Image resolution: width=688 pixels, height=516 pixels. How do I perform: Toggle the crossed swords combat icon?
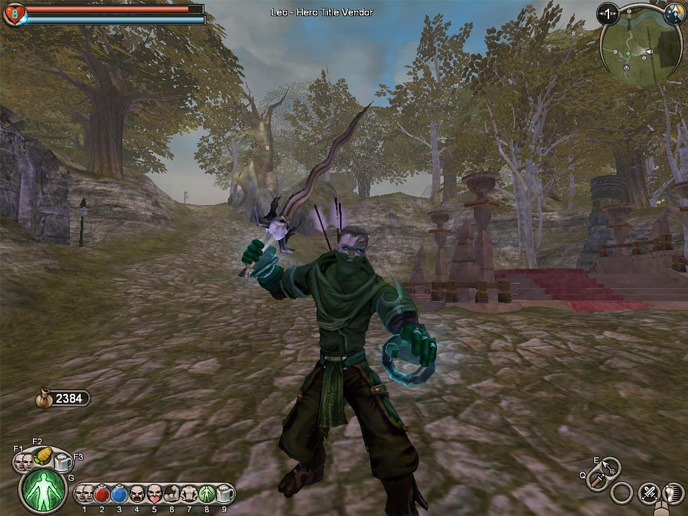tap(648, 492)
